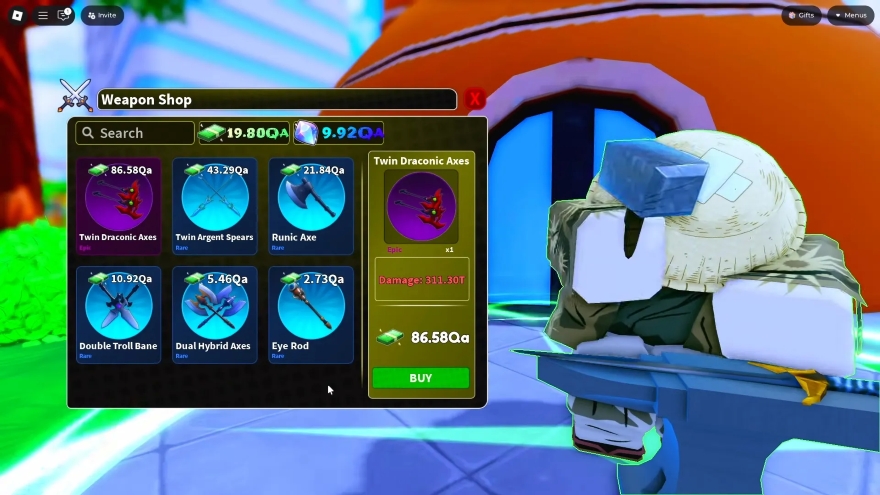This screenshot has width=880, height=495.
Task: Choose the Runic Axe weapon
Action: 310,205
